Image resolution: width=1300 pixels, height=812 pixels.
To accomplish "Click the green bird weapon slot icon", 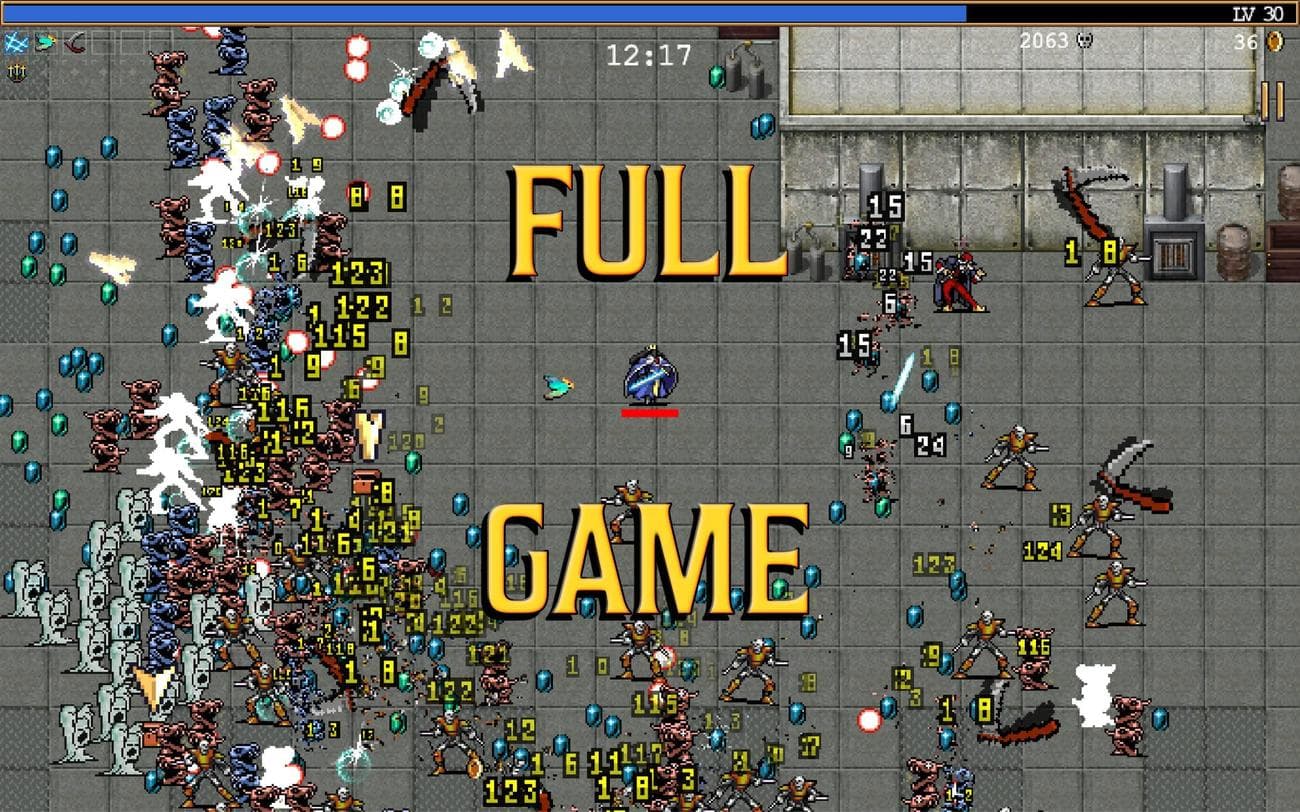I will (x=44, y=42).
